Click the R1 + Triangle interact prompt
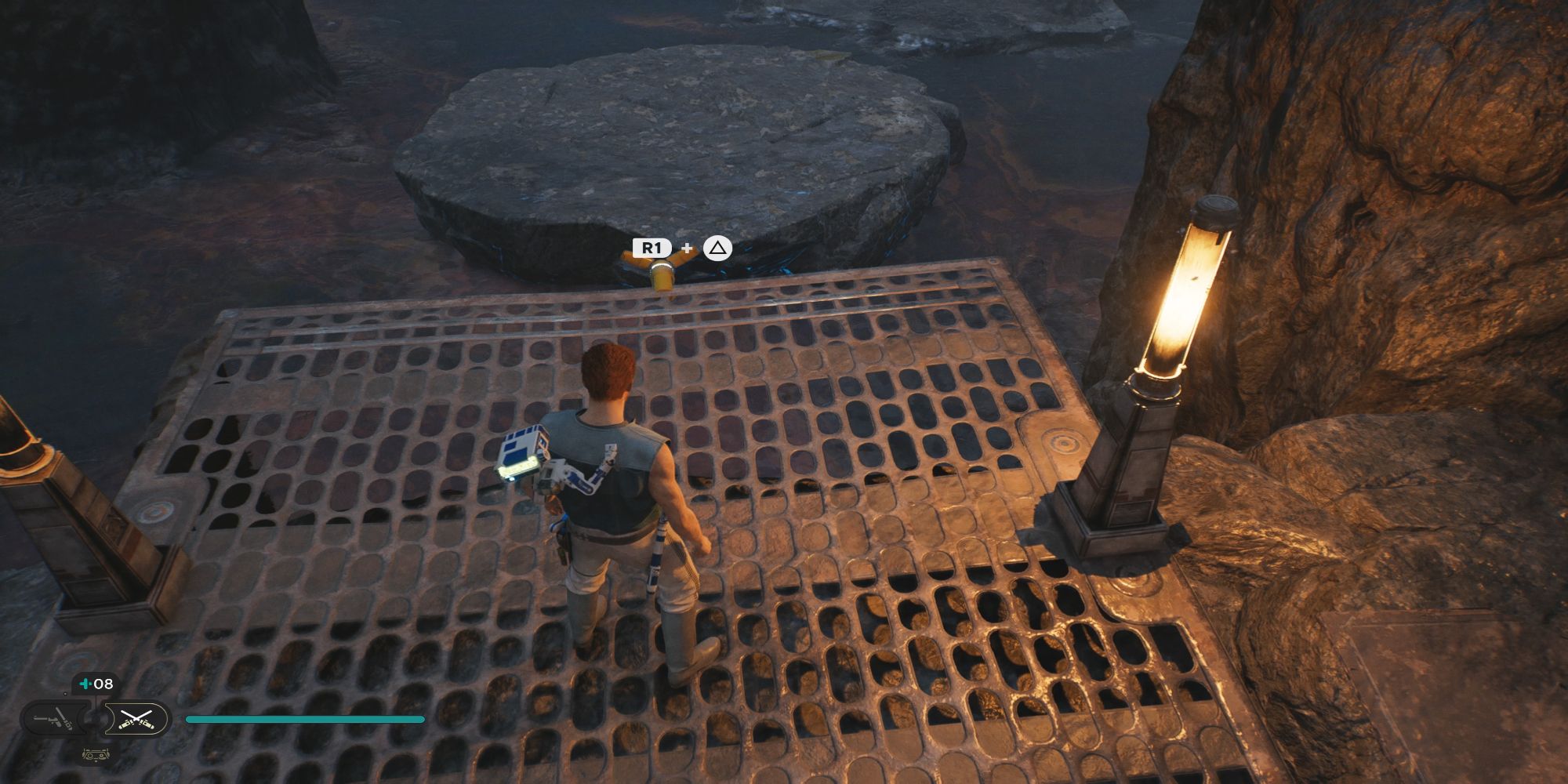The width and height of the screenshot is (1568, 784). (x=681, y=248)
